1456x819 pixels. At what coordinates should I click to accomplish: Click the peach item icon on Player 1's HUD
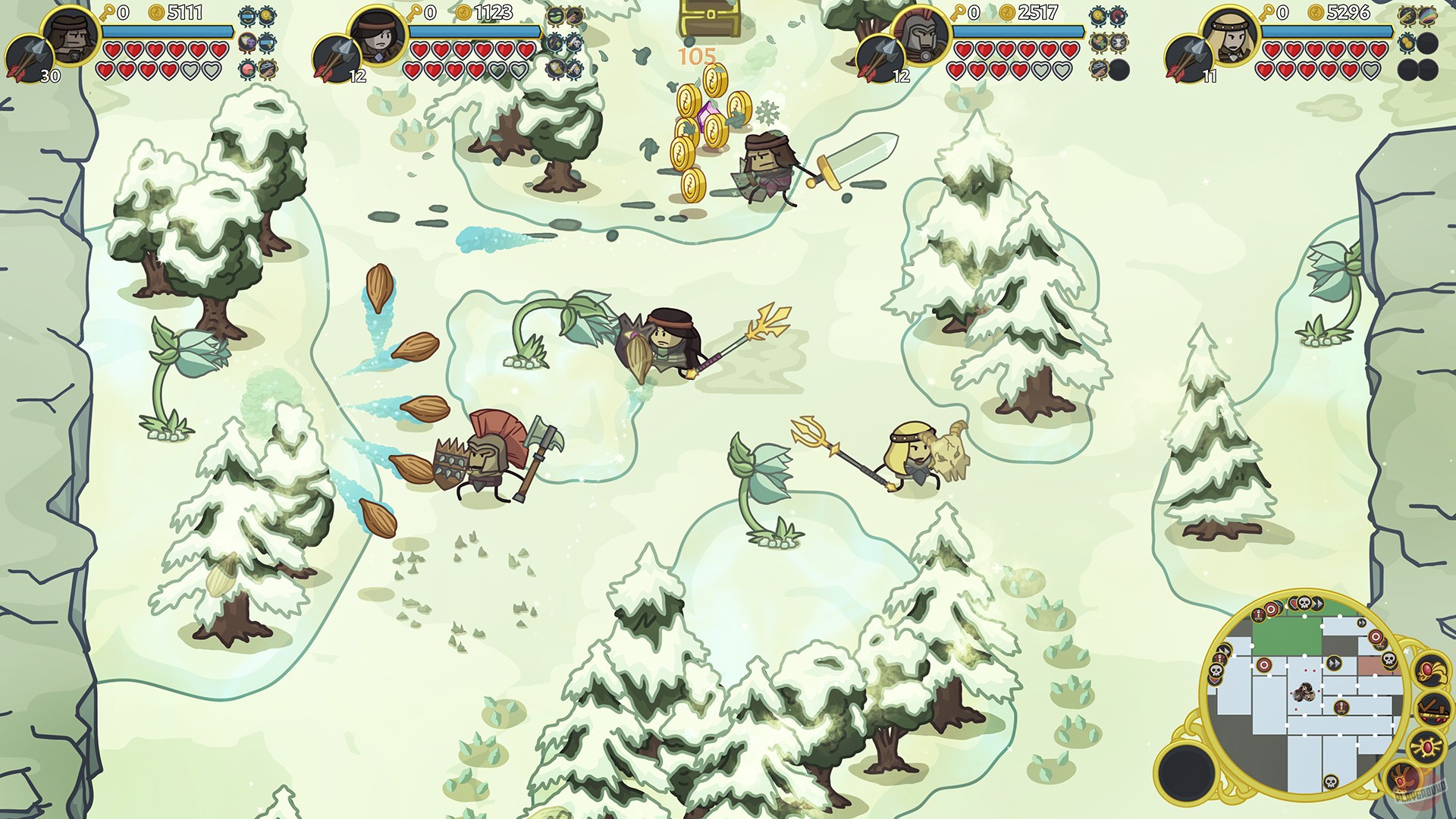tap(247, 69)
